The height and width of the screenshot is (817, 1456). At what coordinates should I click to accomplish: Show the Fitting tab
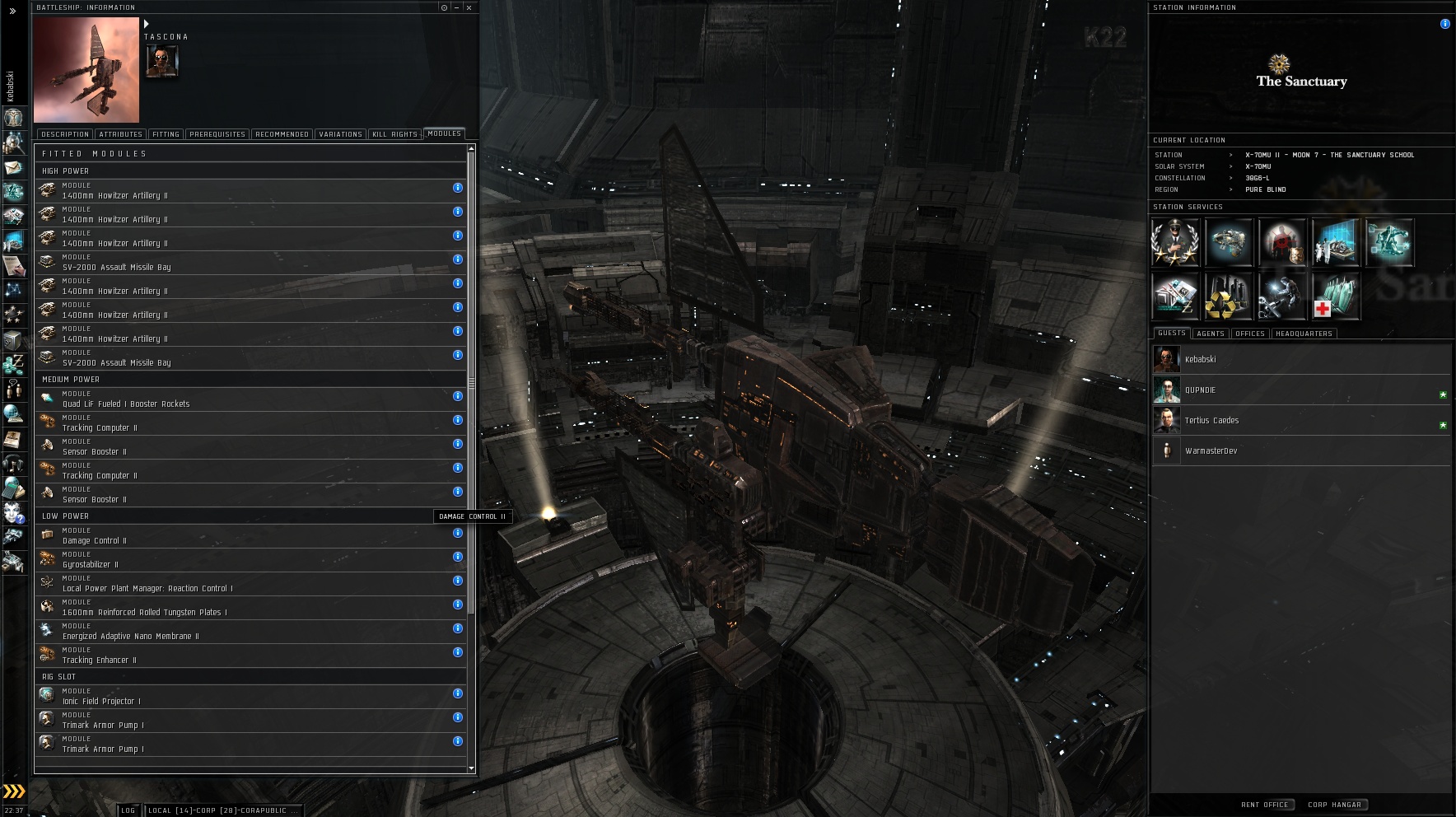pyautogui.click(x=166, y=134)
